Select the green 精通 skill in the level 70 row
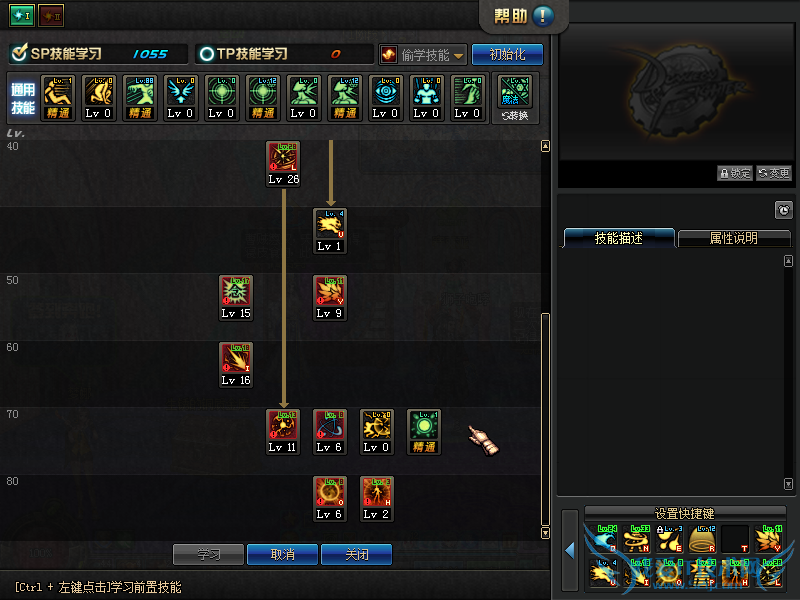The image size is (800, 600). (x=423, y=425)
